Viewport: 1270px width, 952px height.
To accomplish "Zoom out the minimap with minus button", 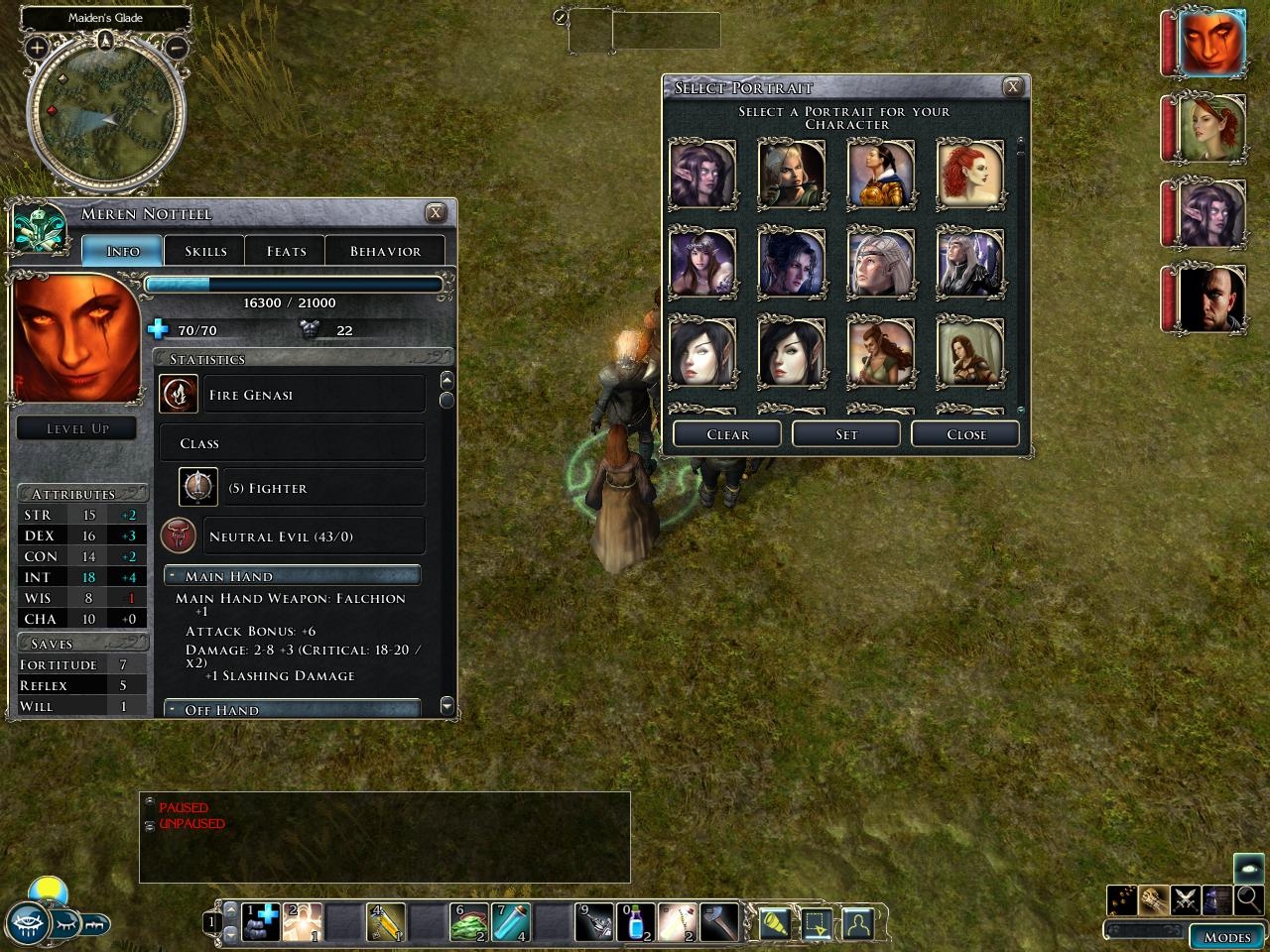I will [176, 47].
